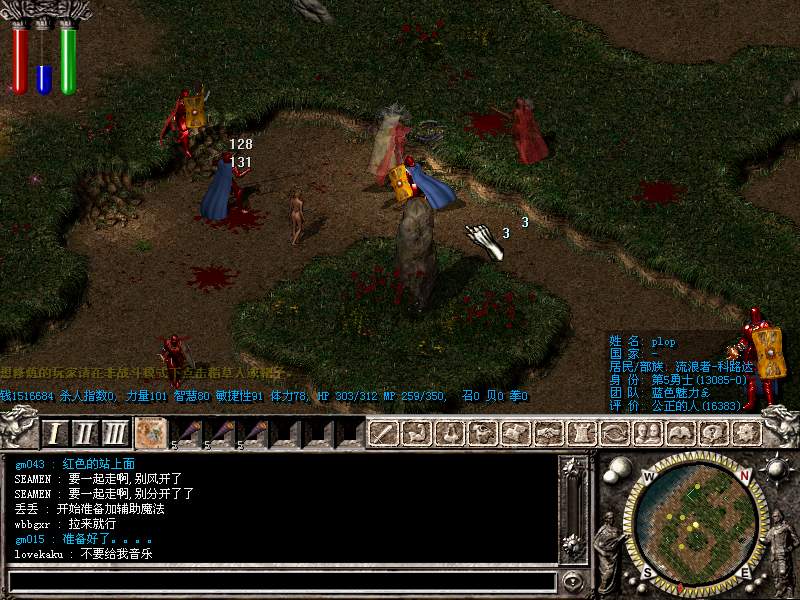
Task: Click the handshake icon in the toolbar
Action: [548, 433]
